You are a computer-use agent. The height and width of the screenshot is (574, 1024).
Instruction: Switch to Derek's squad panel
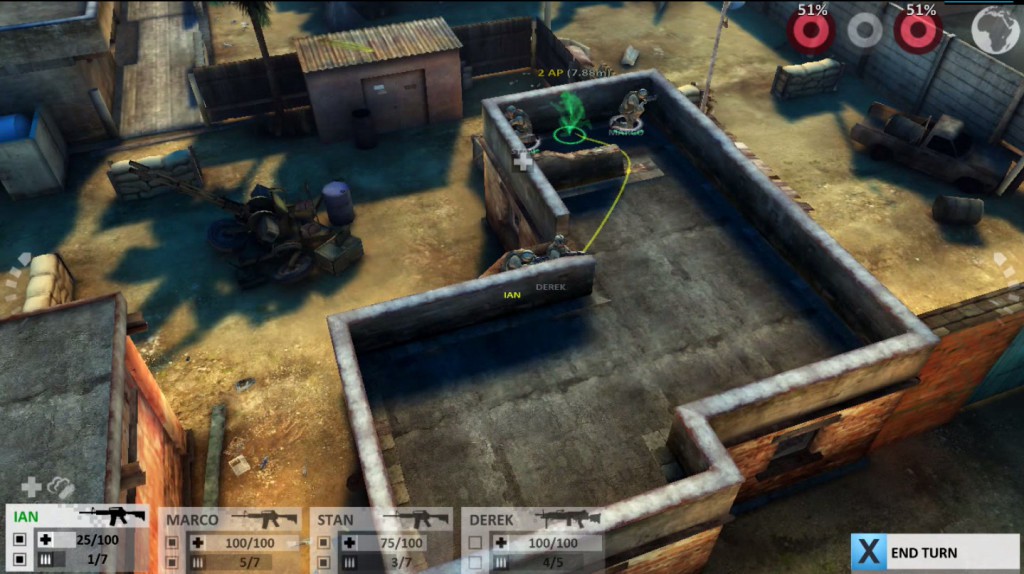(534, 540)
